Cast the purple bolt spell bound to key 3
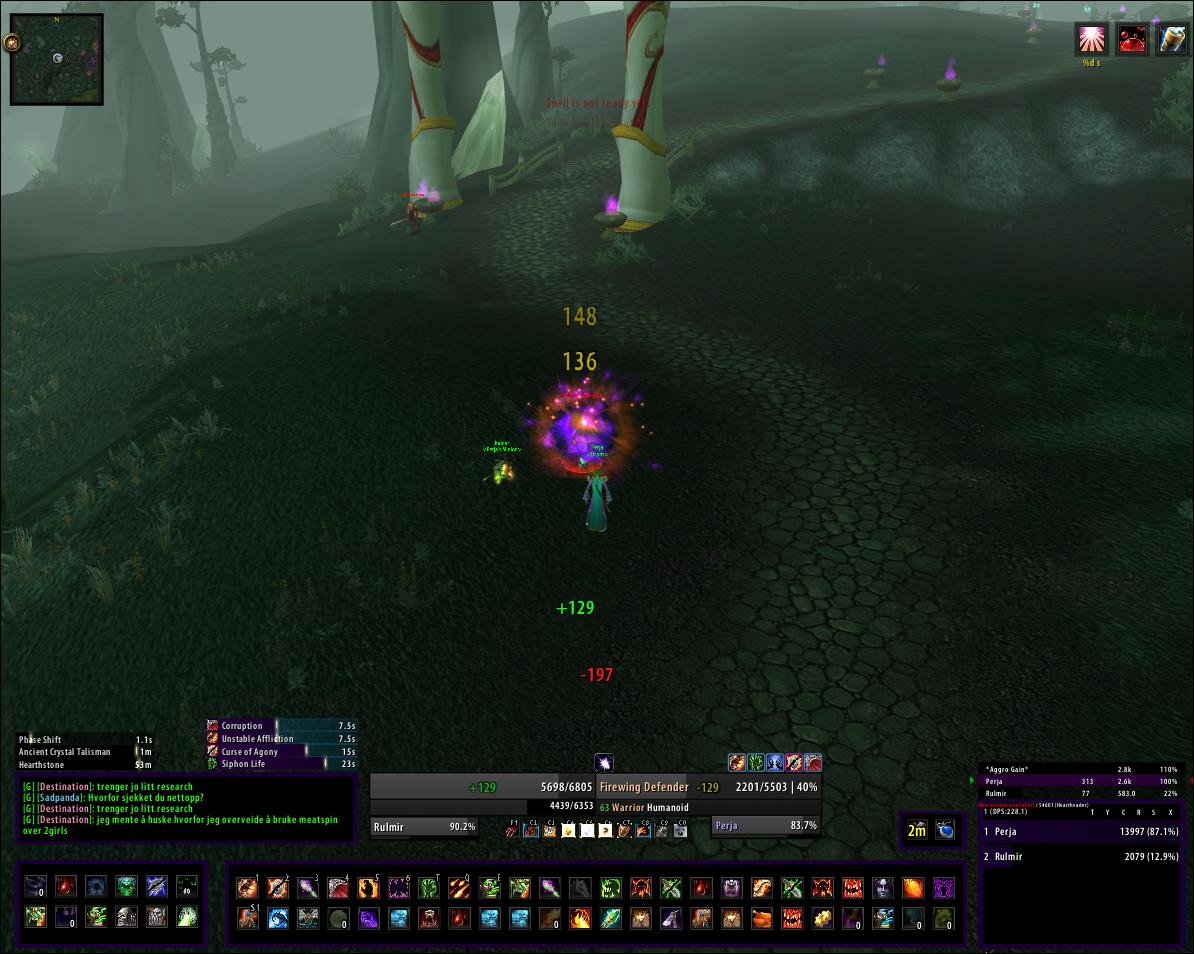Screen dimensions: 1194x954 coord(308,887)
